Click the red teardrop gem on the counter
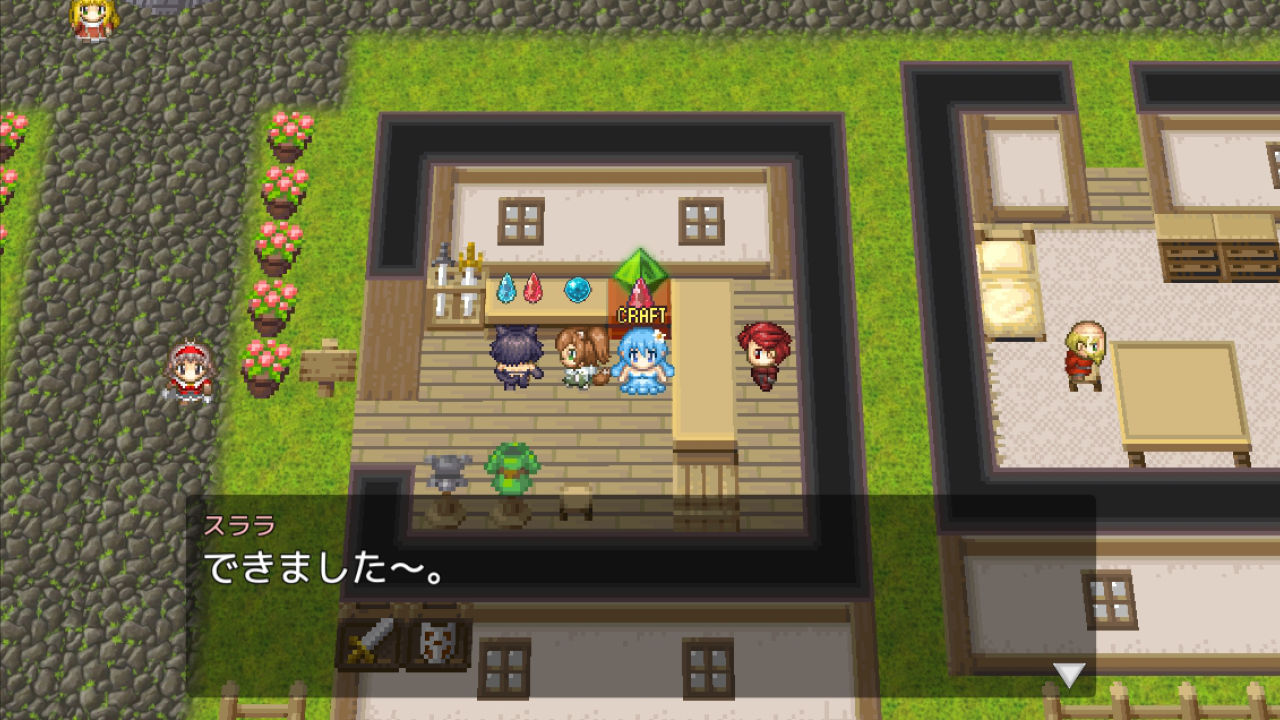Image resolution: width=1280 pixels, height=720 pixels. coord(532,288)
